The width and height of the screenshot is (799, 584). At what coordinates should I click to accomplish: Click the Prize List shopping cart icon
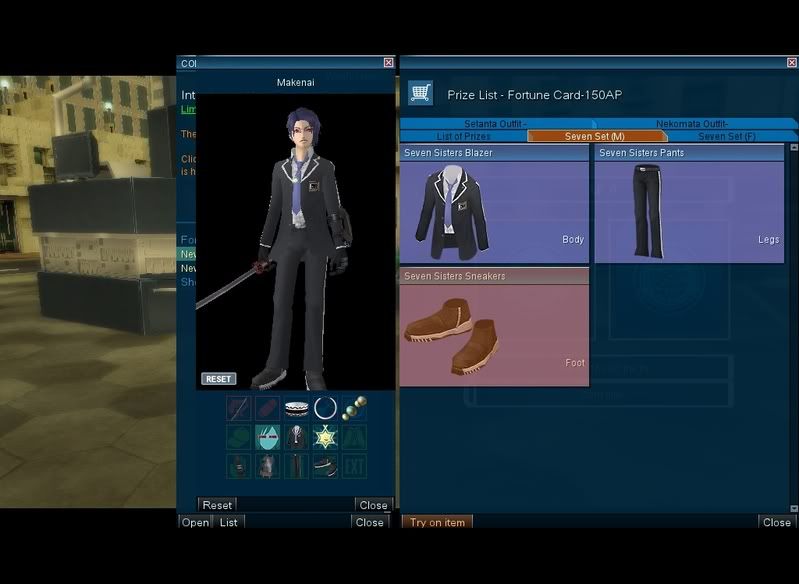click(x=420, y=93)
